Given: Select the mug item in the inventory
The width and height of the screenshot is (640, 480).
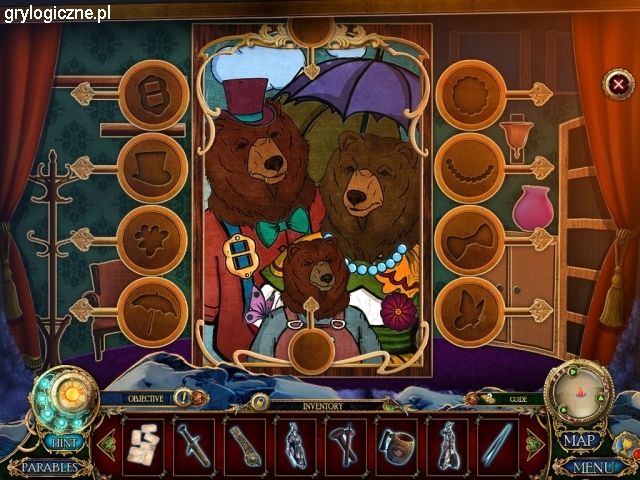Looking at the screenshot, I should (397, 445).
